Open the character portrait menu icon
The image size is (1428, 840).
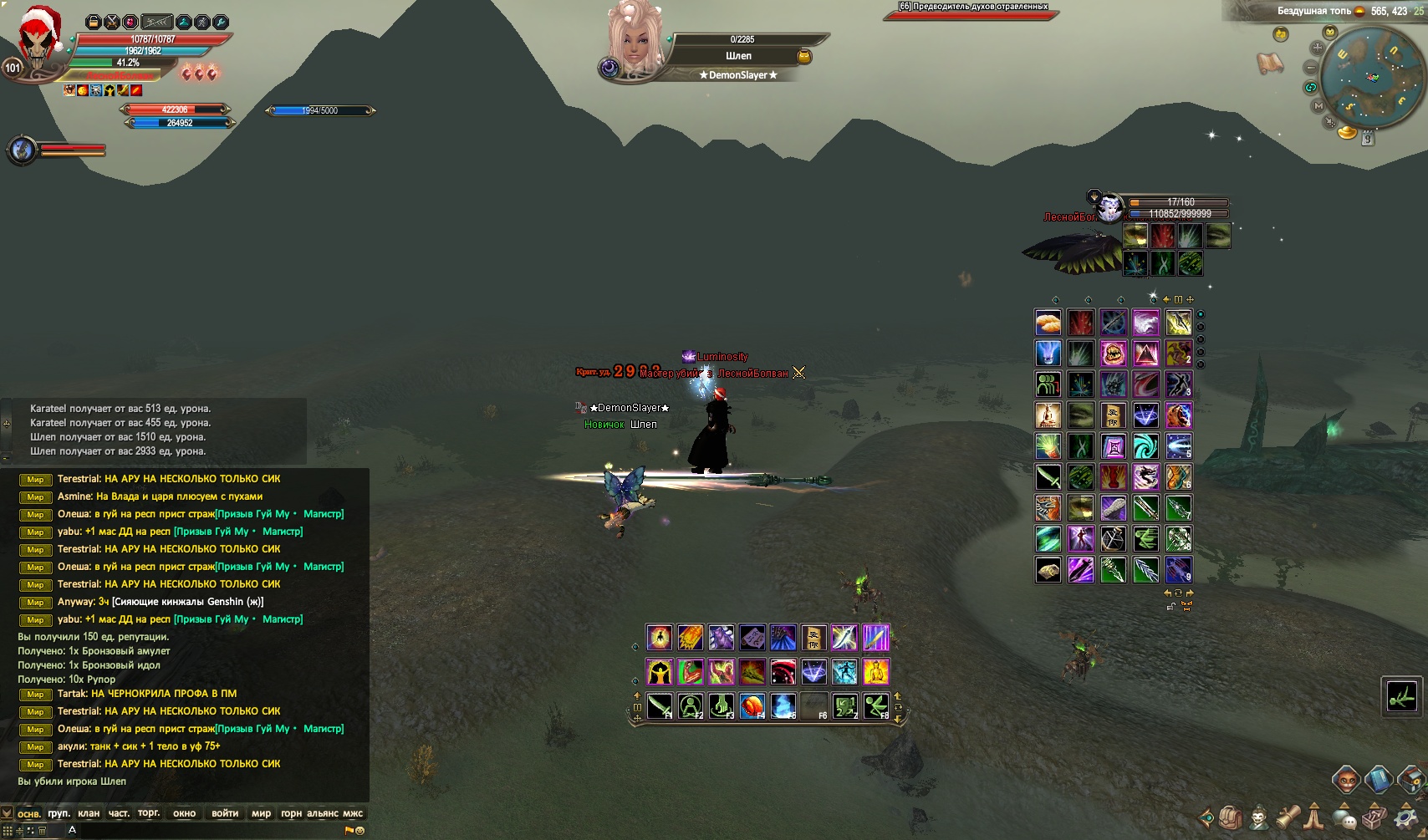tap(1259, 817)
